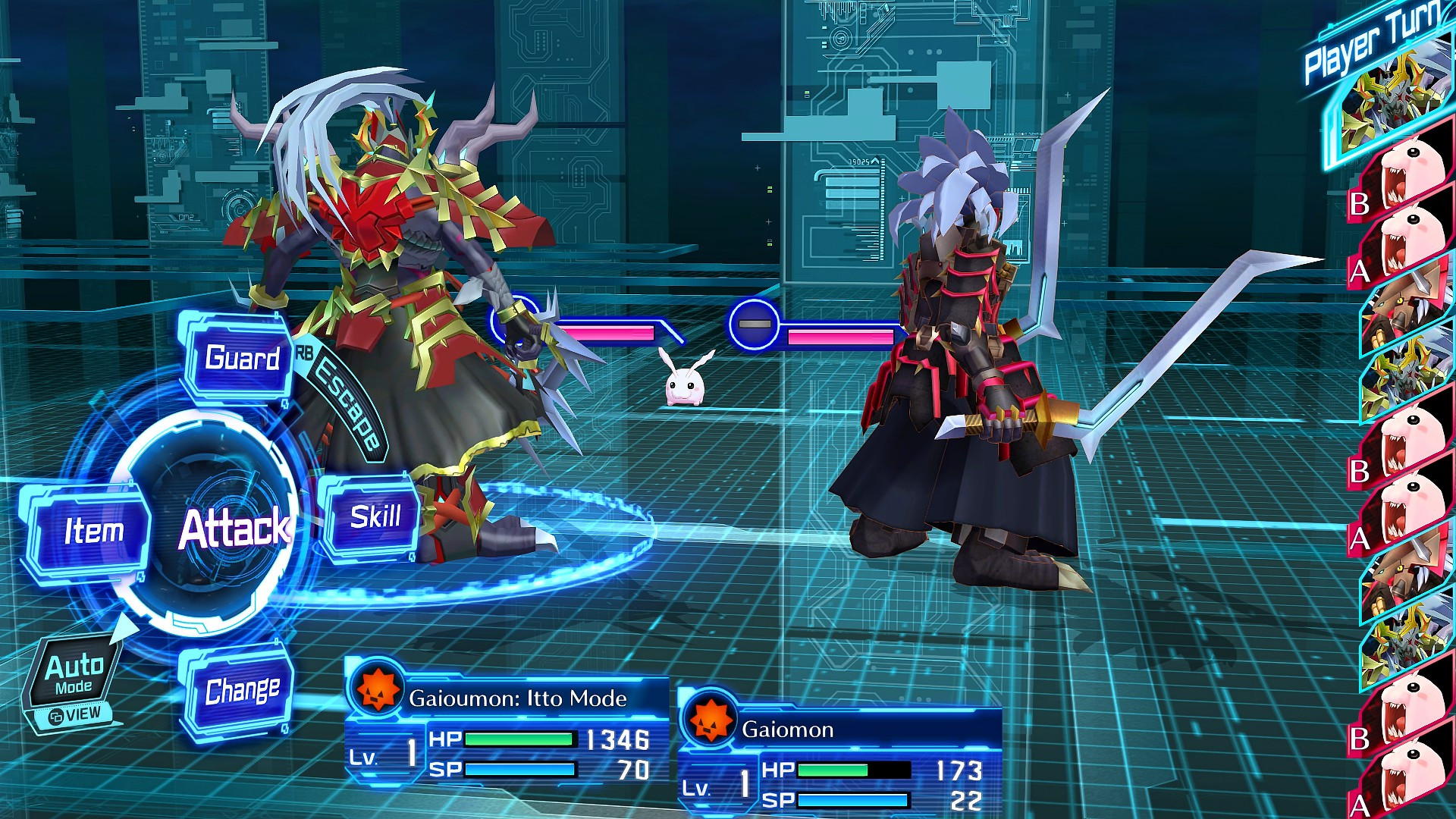Choose the Change command to swap Digimon
The width and height of the screenshot is (1456, 819).
coord(241,689)
